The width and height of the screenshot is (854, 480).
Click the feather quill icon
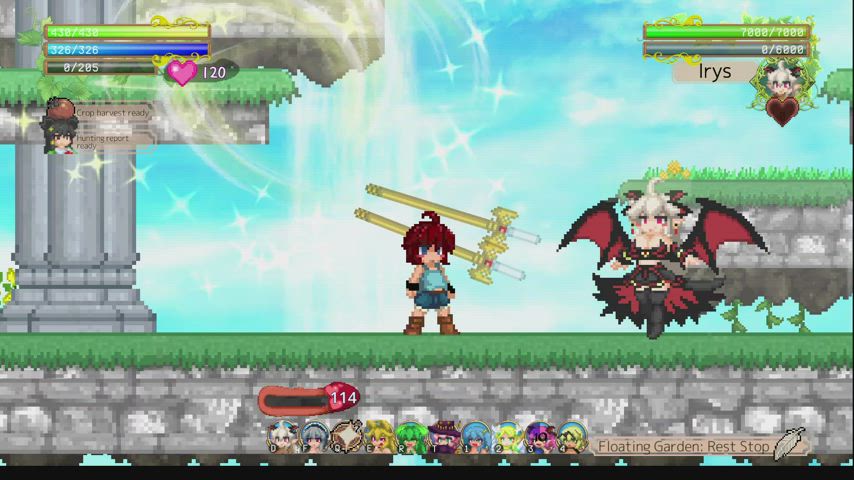[x=789, y=443]
